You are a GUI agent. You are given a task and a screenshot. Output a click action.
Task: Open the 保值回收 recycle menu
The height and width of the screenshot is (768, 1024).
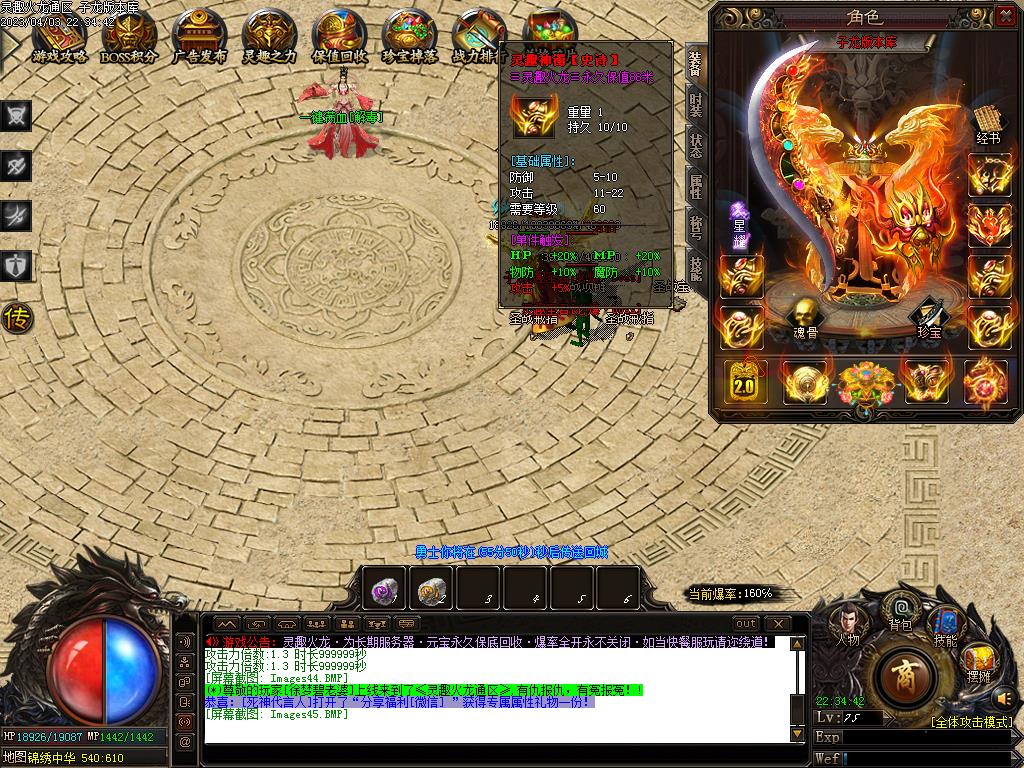339,38
